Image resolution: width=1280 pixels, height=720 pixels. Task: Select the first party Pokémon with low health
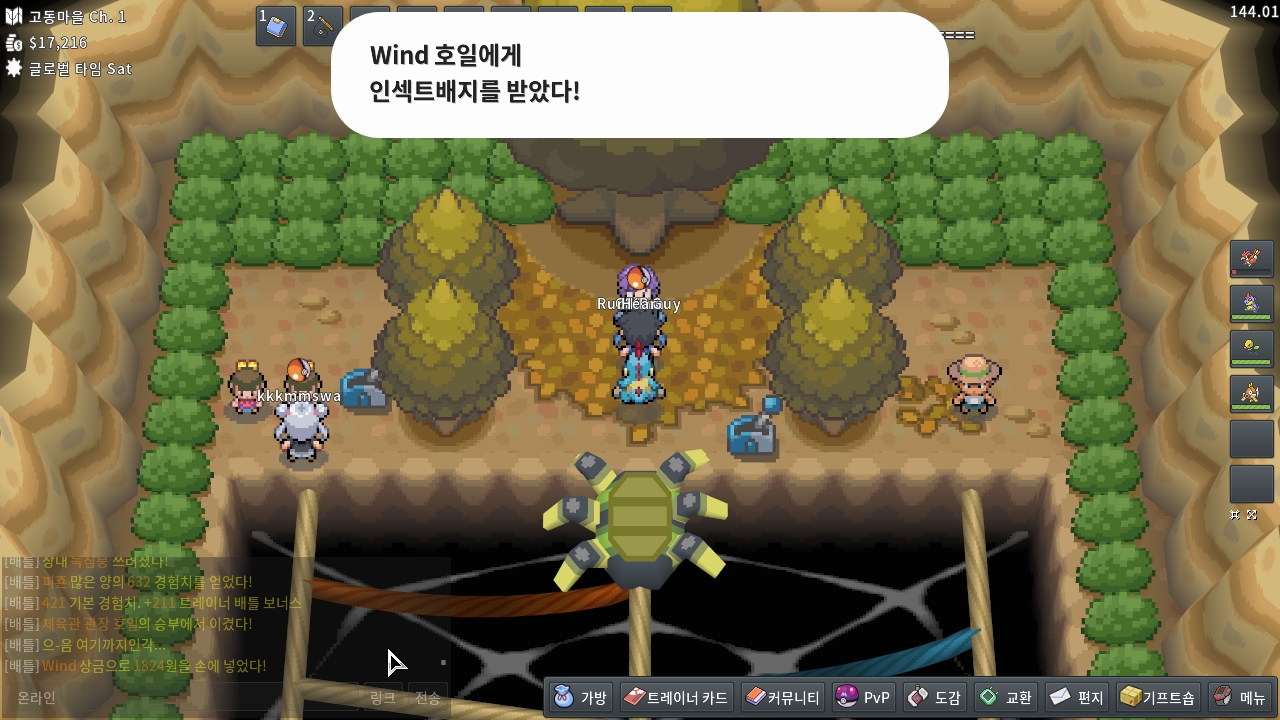(1251, 259)
